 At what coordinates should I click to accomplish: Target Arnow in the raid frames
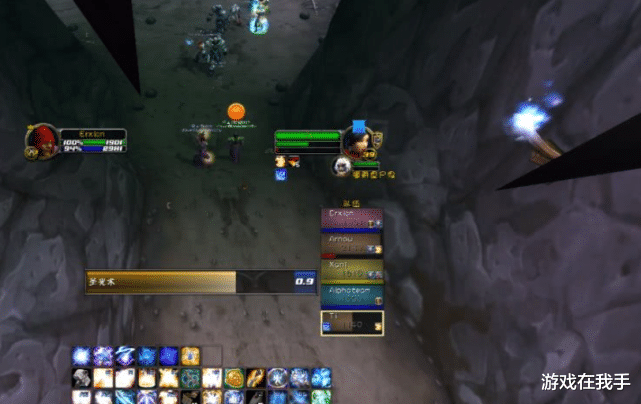pos(352,245)
